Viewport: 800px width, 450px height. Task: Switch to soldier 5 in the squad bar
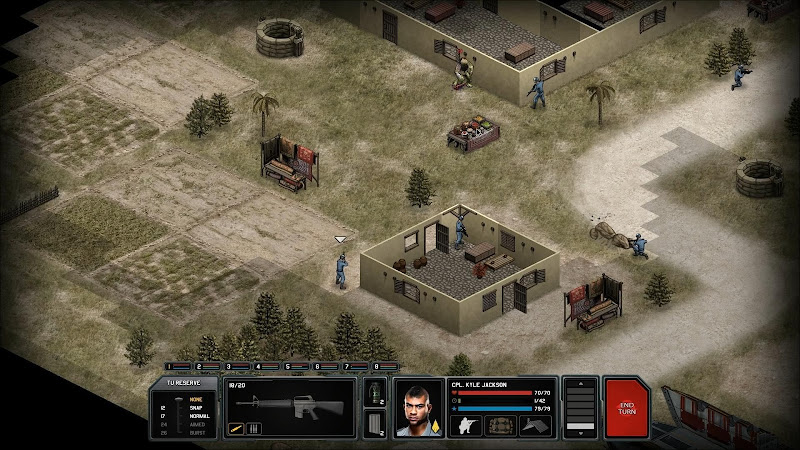click(300, 367)
